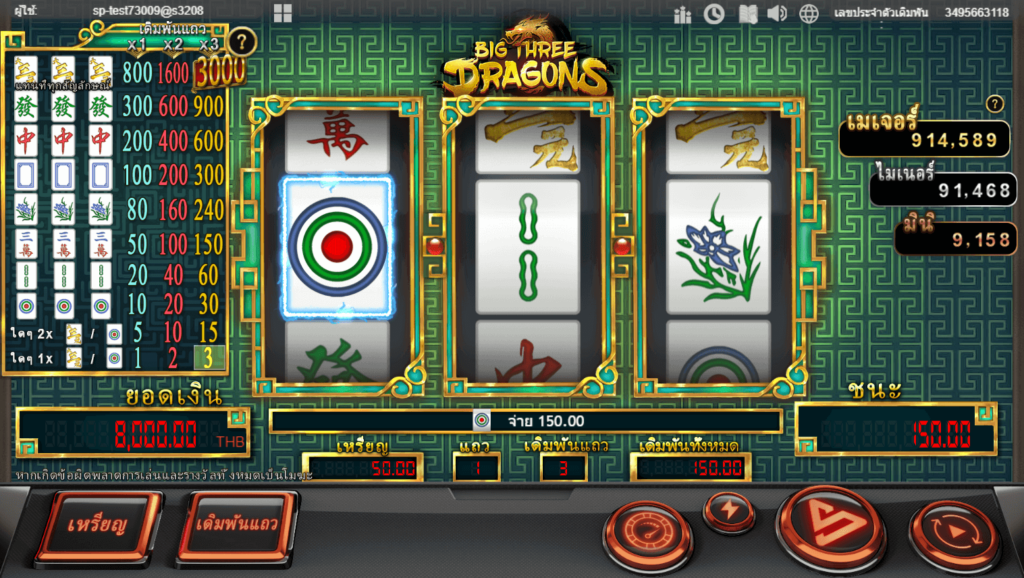Open the paytable help question mark
The height and width of the screenshot is (578, 1024).
[x=240, y=42]
